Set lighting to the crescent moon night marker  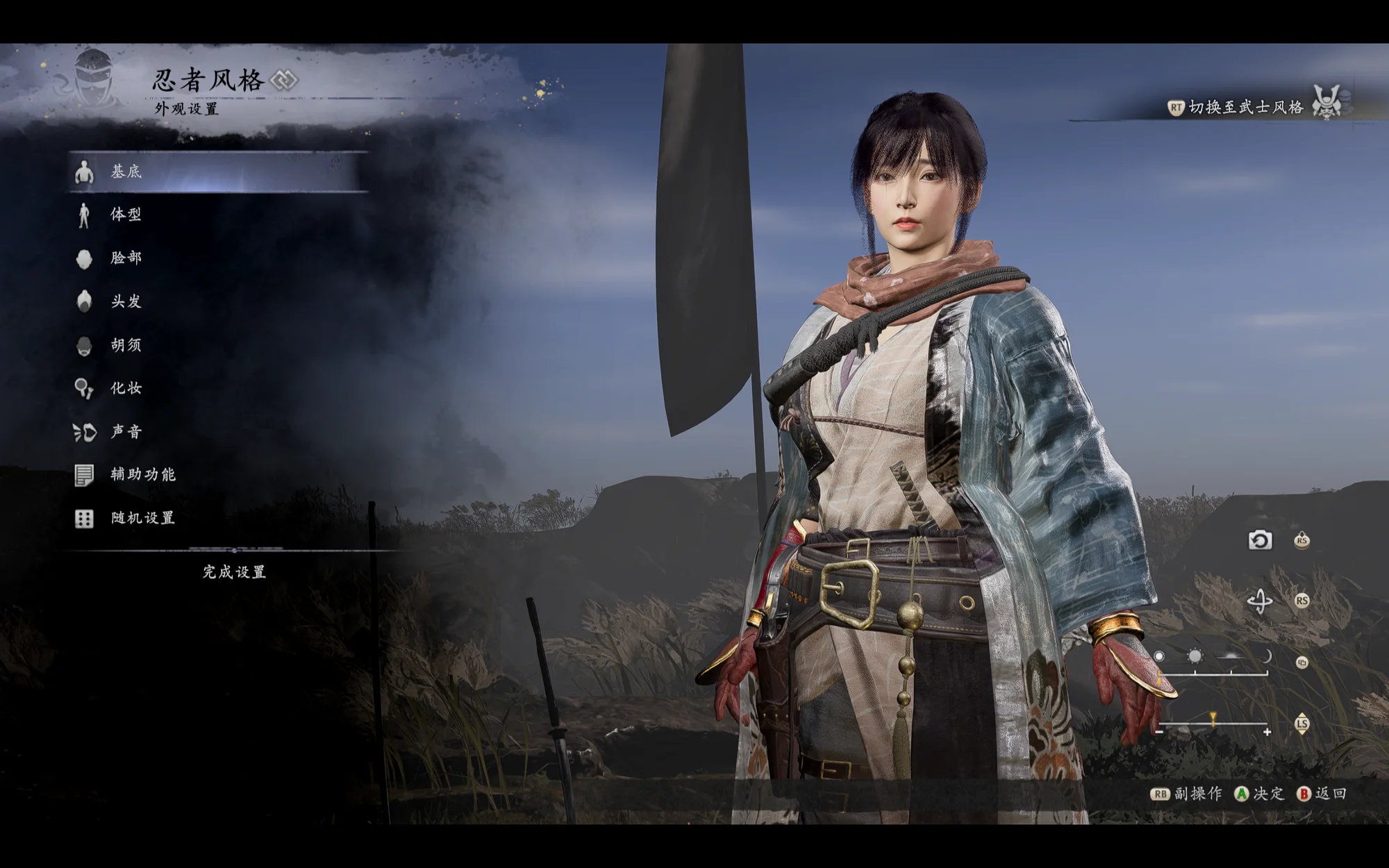click(1267, 656)
